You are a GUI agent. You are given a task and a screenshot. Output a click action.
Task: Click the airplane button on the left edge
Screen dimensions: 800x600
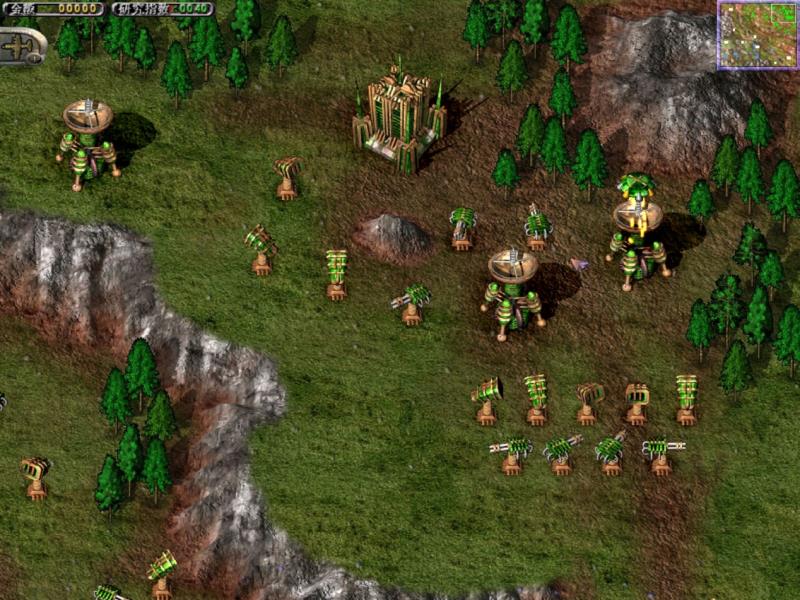click(x=20, y=46)
